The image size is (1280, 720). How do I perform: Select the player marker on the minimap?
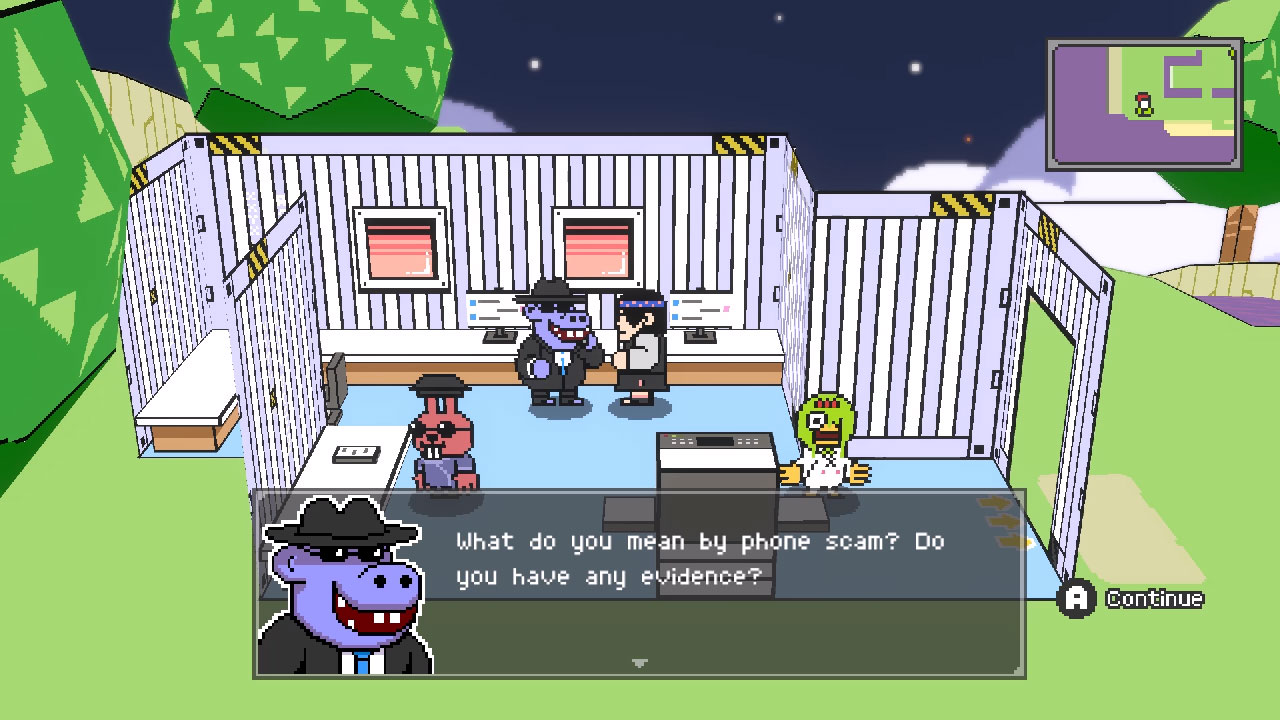tap(1143, 105)
